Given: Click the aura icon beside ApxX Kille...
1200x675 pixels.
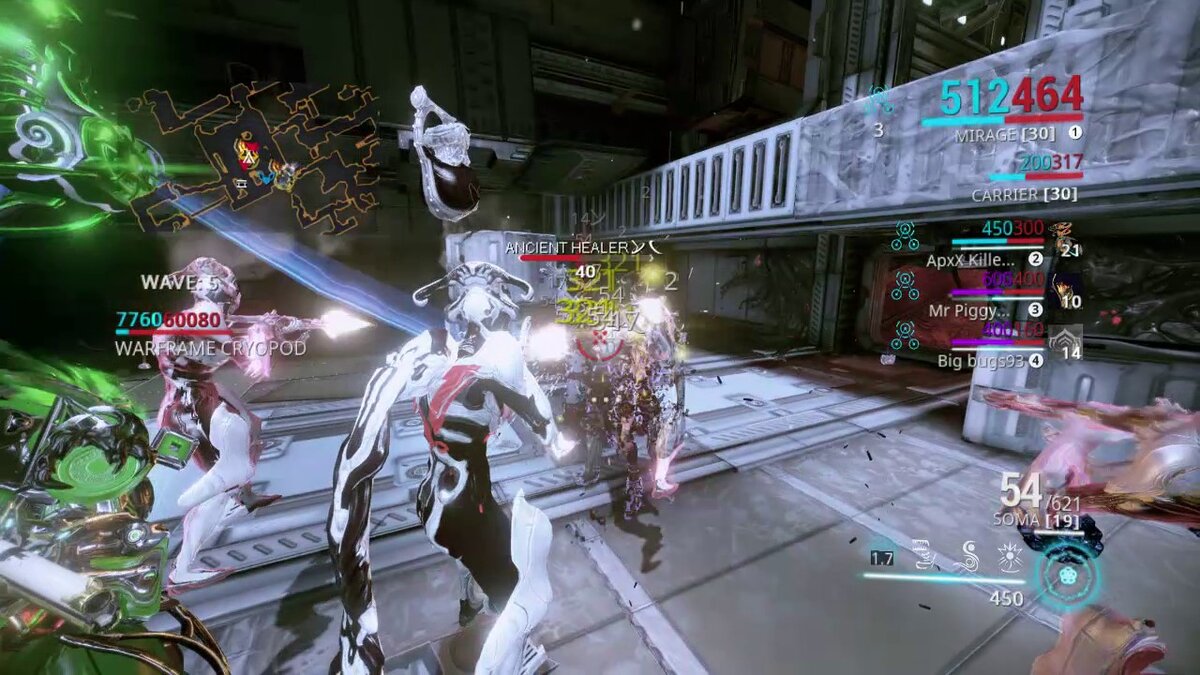Looking at the screenshot, I should (x=906, y=236).
